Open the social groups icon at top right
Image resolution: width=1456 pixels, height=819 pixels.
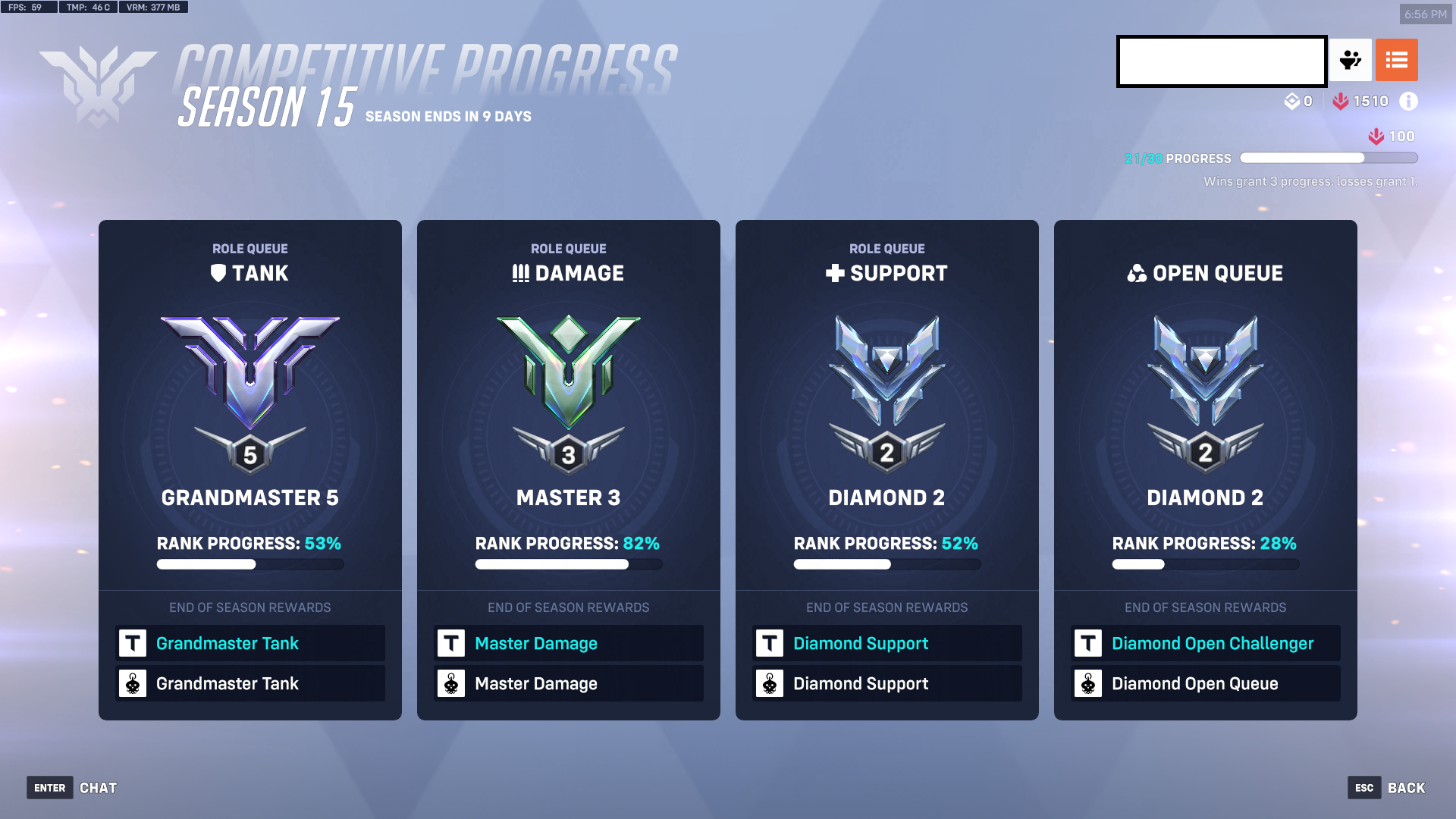tap(1351, 60)
